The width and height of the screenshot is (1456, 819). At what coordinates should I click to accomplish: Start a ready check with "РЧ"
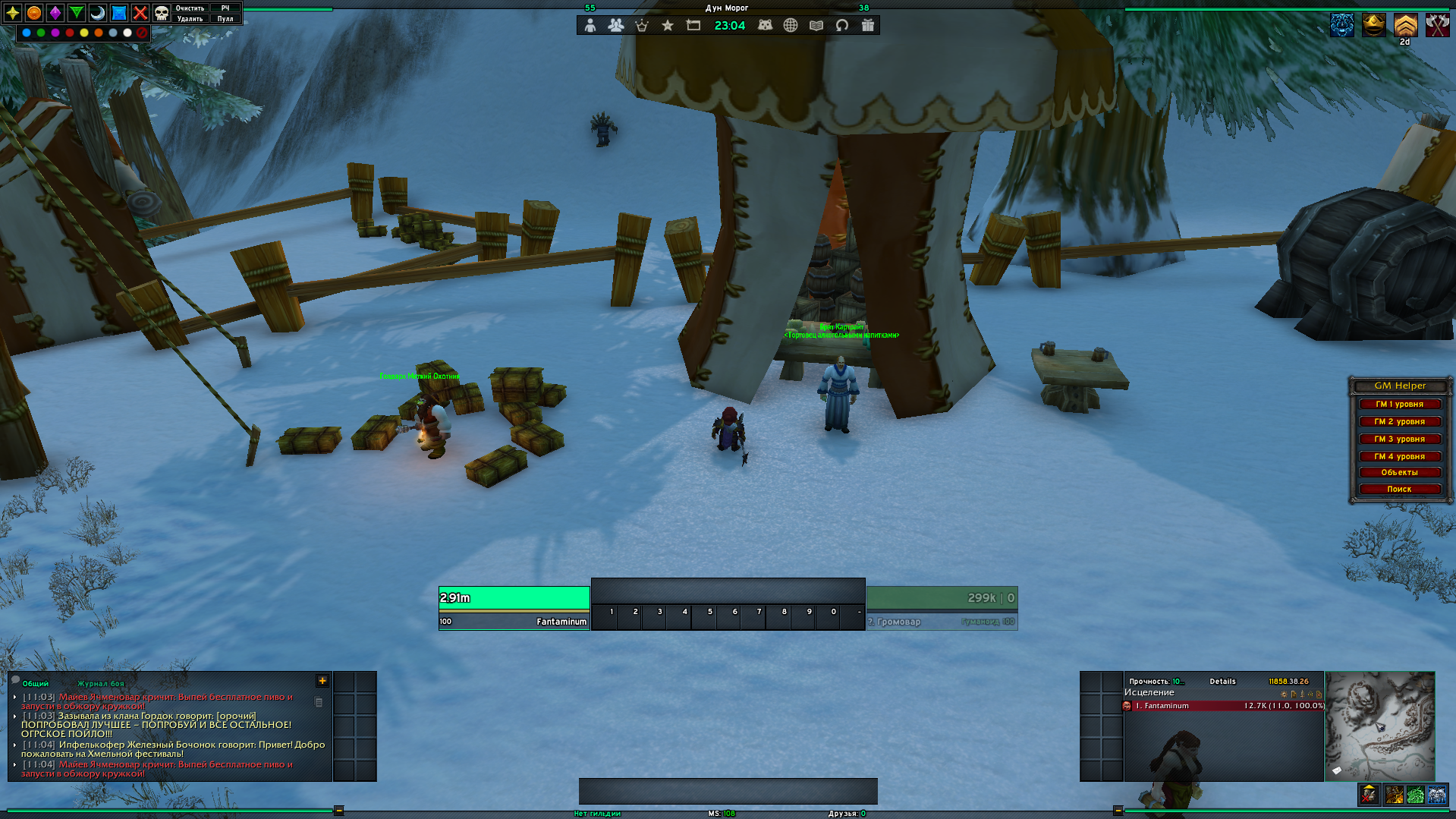pos(225,8)
